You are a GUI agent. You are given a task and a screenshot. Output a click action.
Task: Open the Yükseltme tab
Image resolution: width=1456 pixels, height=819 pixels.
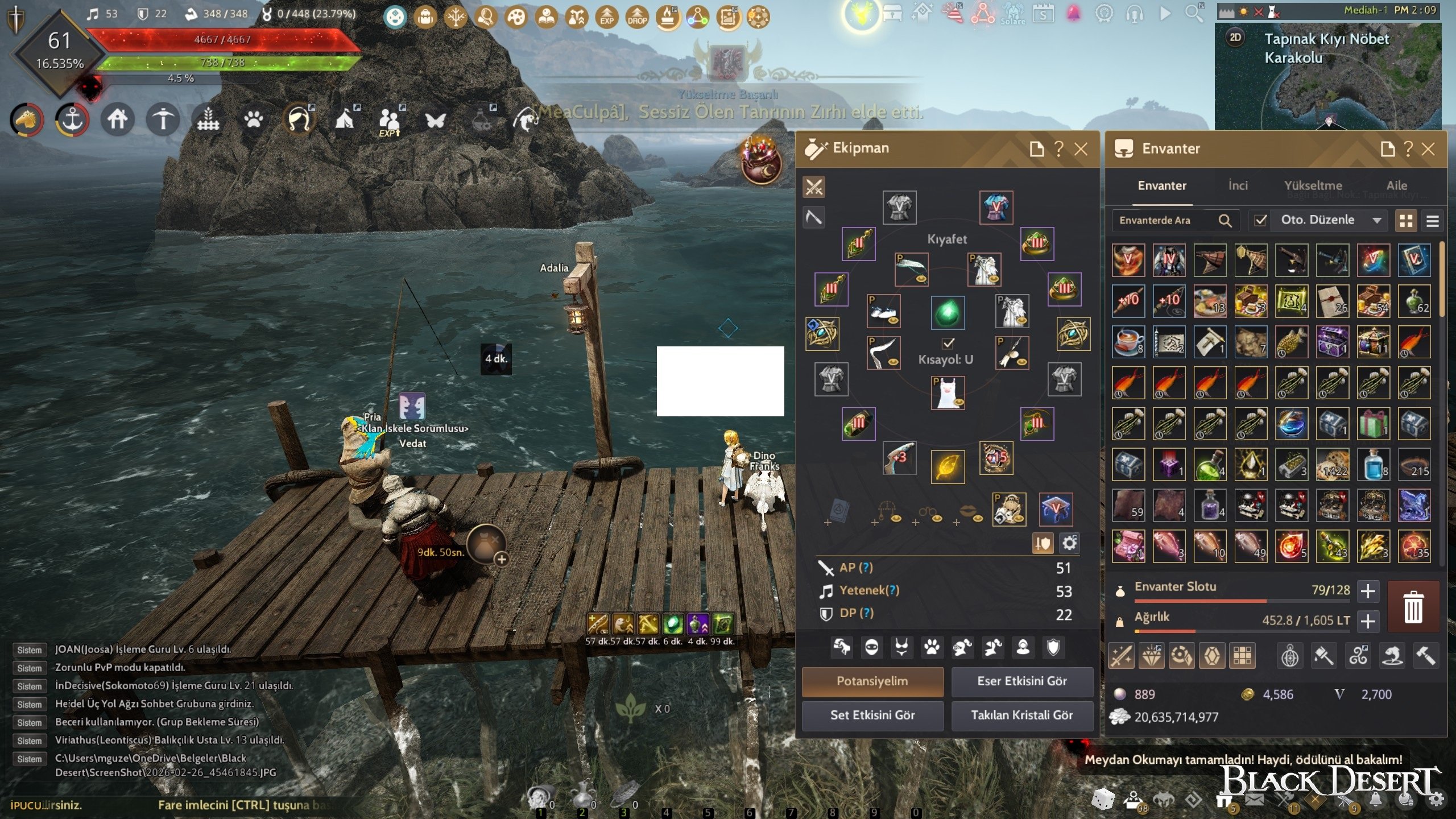pos(1313,185)
